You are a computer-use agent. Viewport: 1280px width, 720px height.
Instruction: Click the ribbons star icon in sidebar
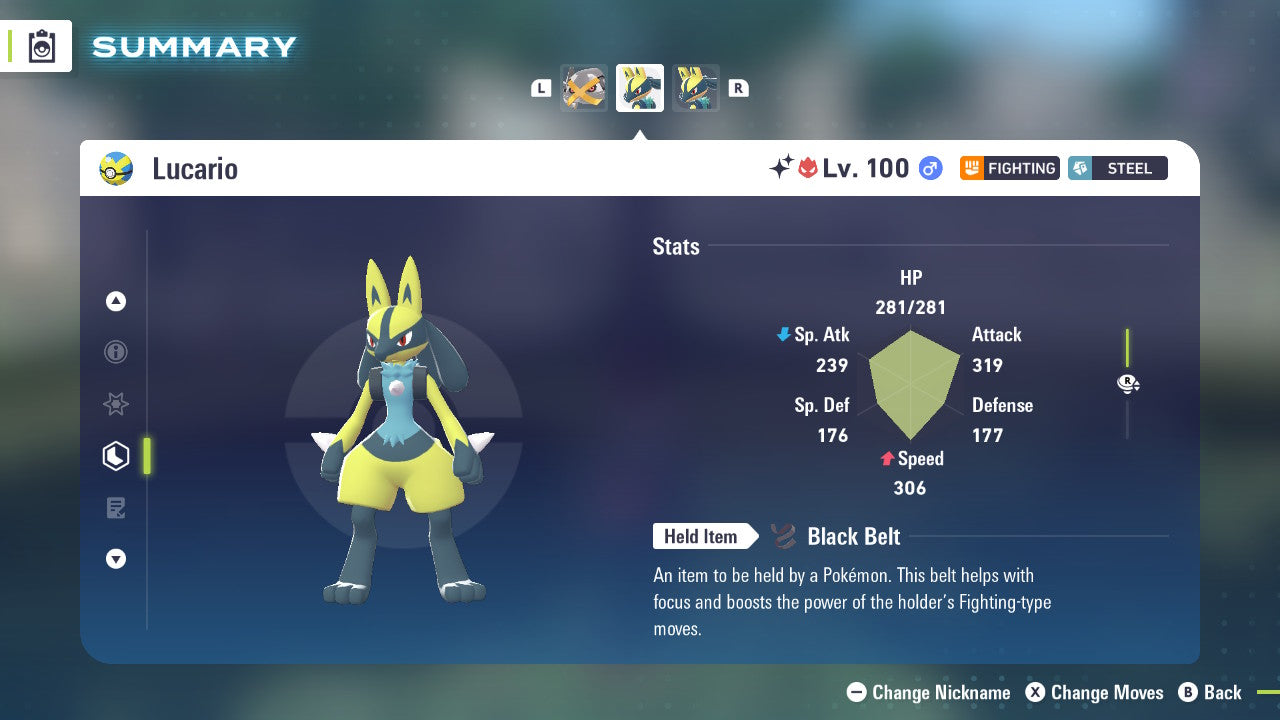pos(116,404)
